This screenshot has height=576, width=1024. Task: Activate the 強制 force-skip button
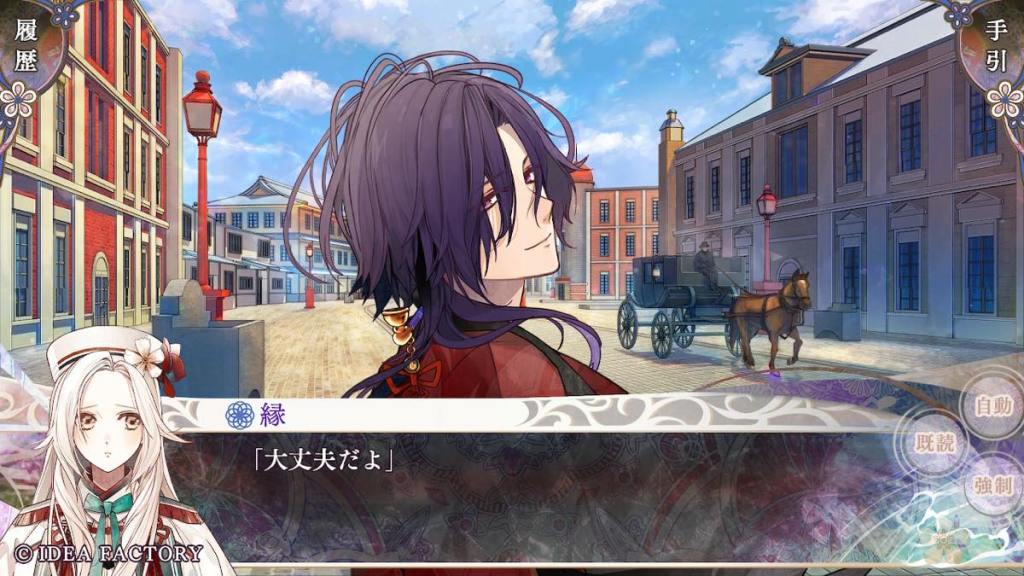993,488
